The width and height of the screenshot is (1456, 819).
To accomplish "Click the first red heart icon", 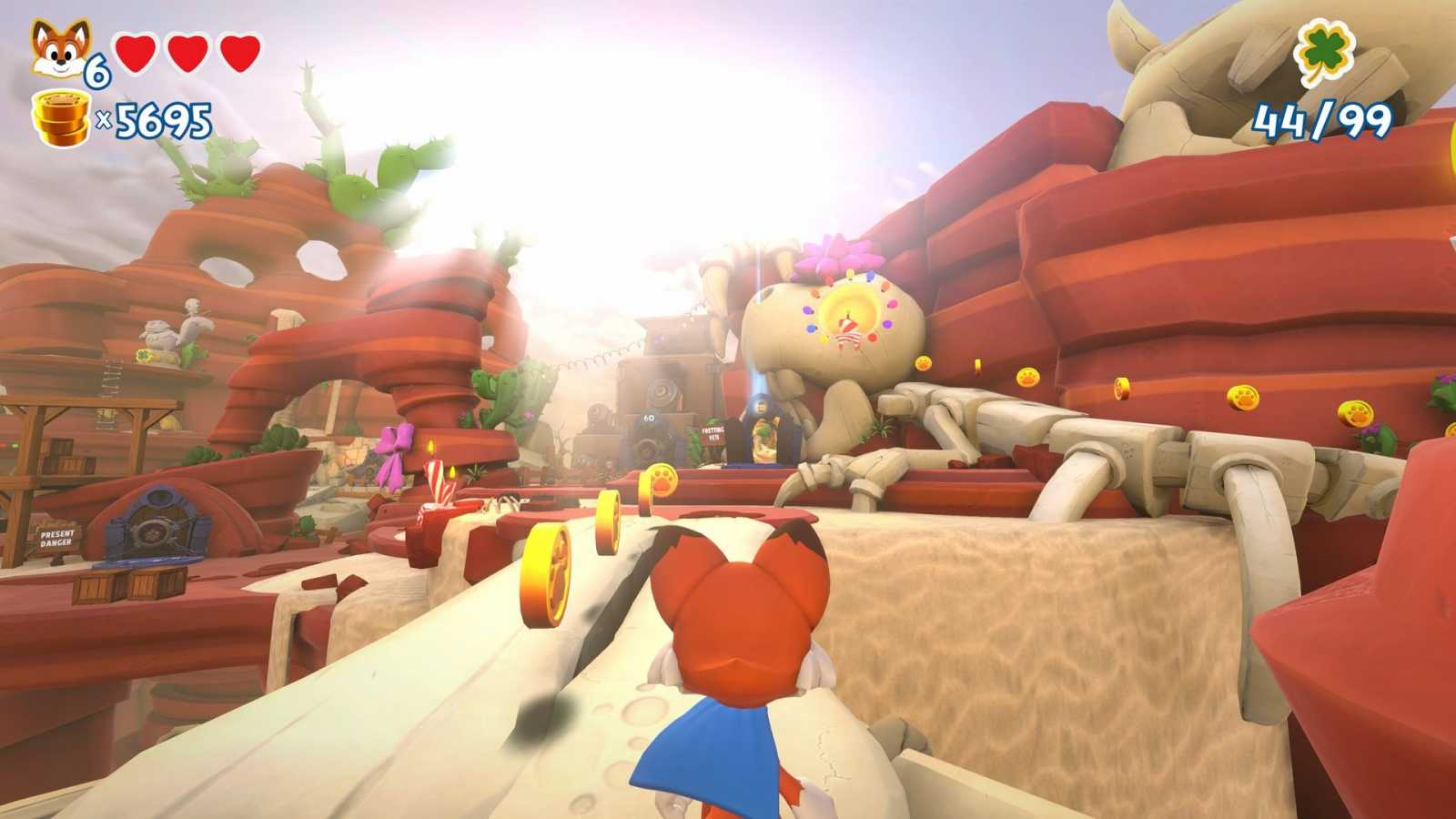I will (135, 50).
